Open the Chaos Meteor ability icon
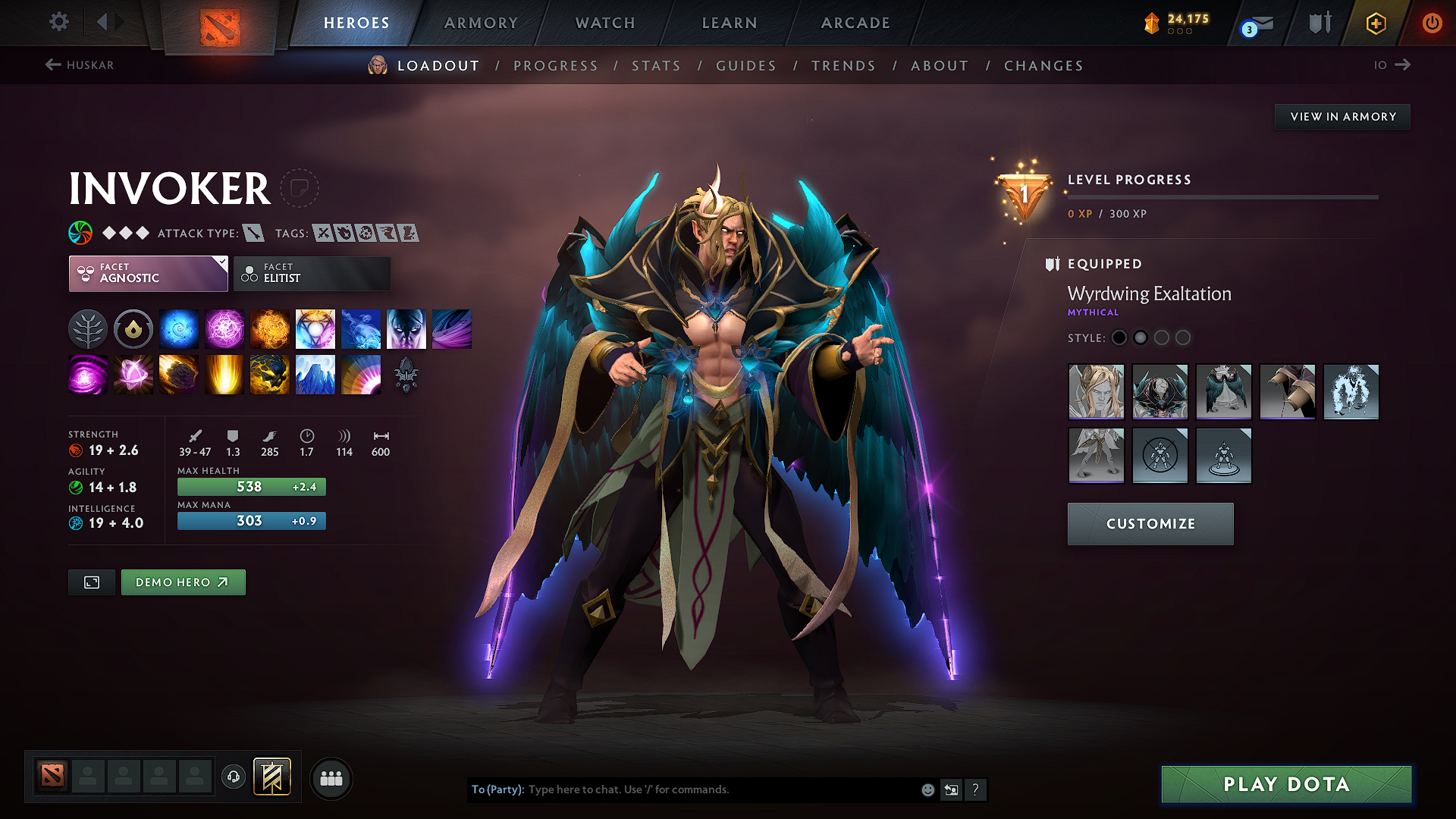Screen dimensions: 1456x819 179,374
